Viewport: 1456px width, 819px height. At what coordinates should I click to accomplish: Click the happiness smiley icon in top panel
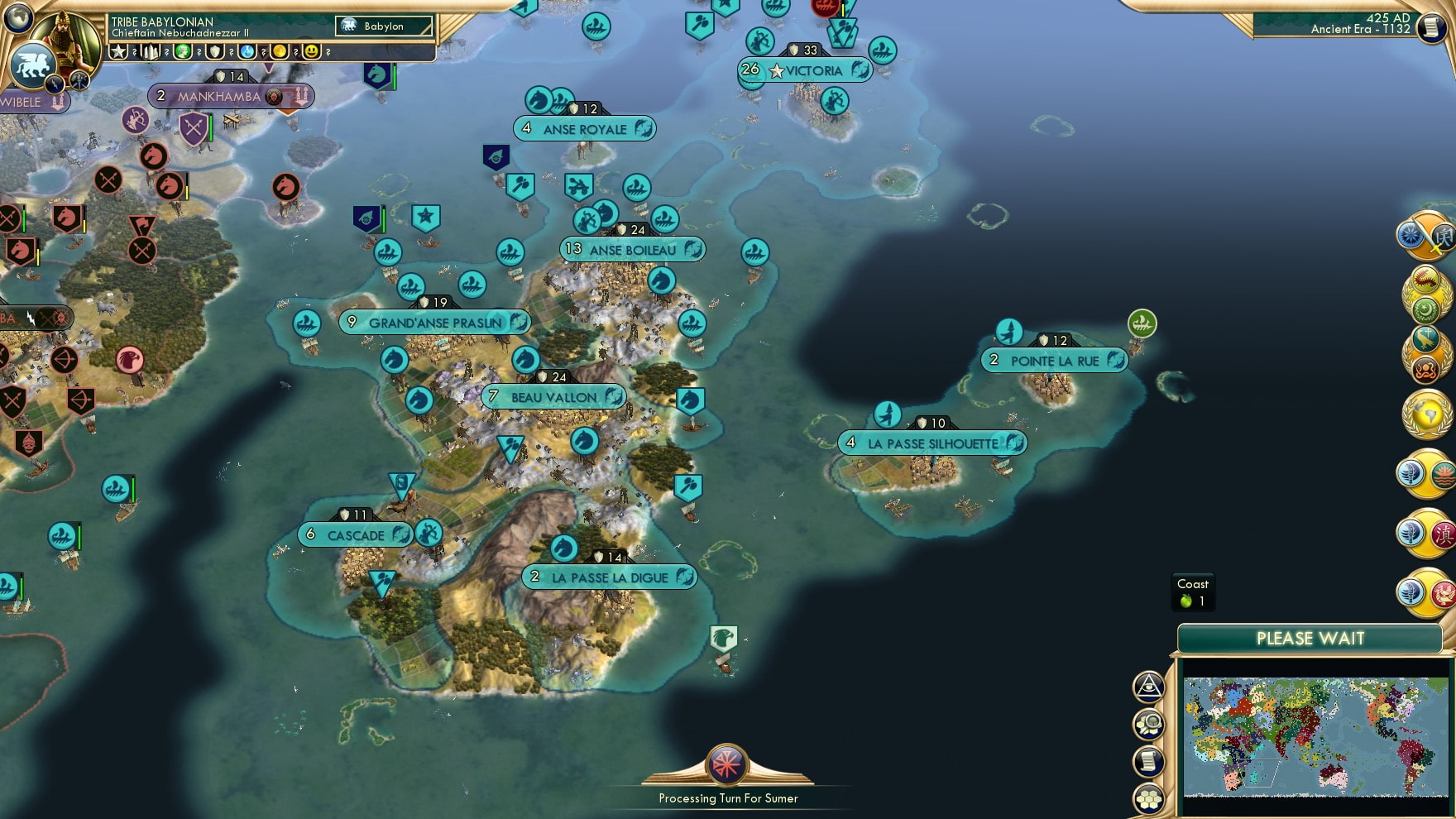click(311, 52)
